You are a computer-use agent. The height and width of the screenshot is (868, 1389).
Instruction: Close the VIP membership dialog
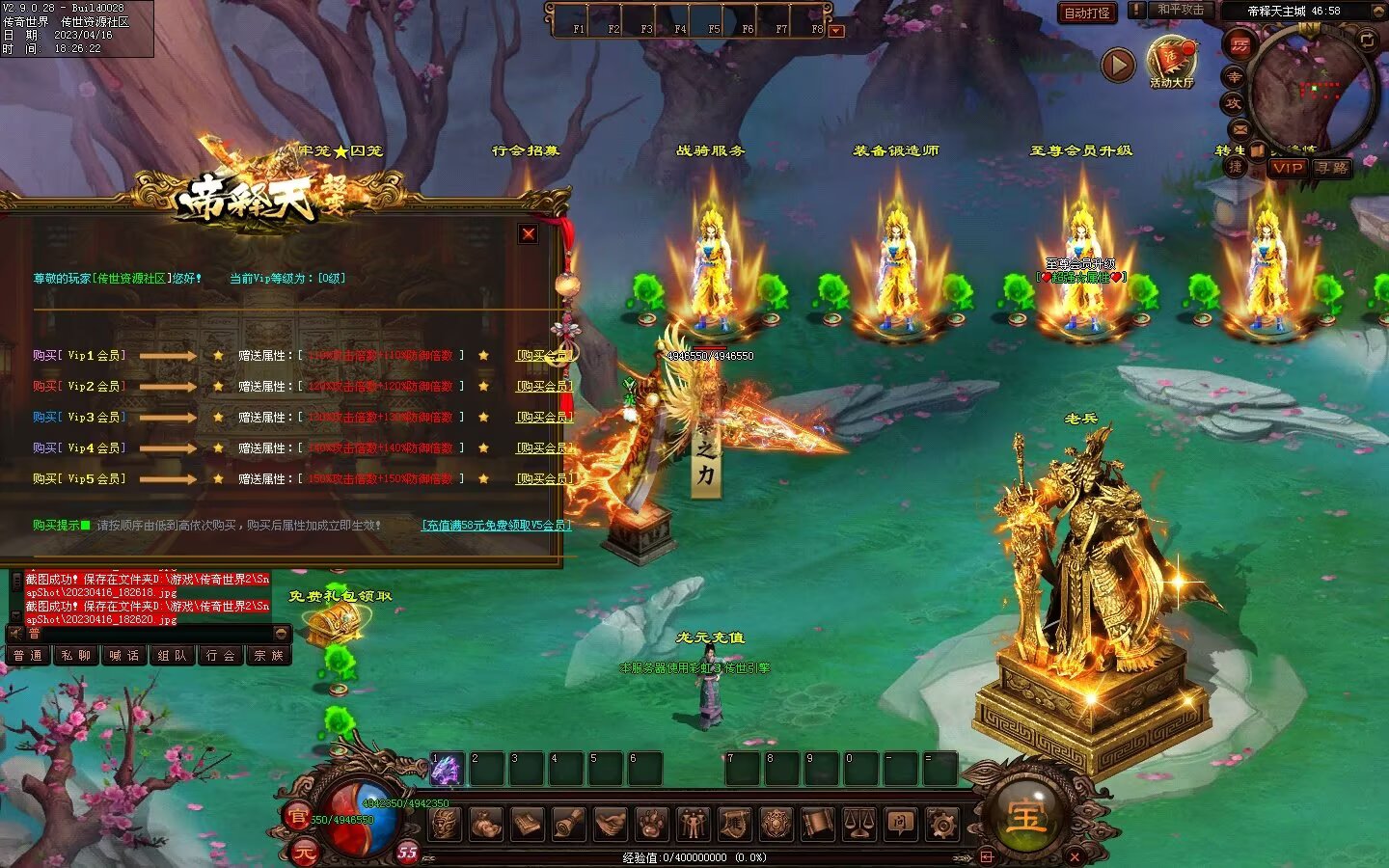click(x=529, y=233)
